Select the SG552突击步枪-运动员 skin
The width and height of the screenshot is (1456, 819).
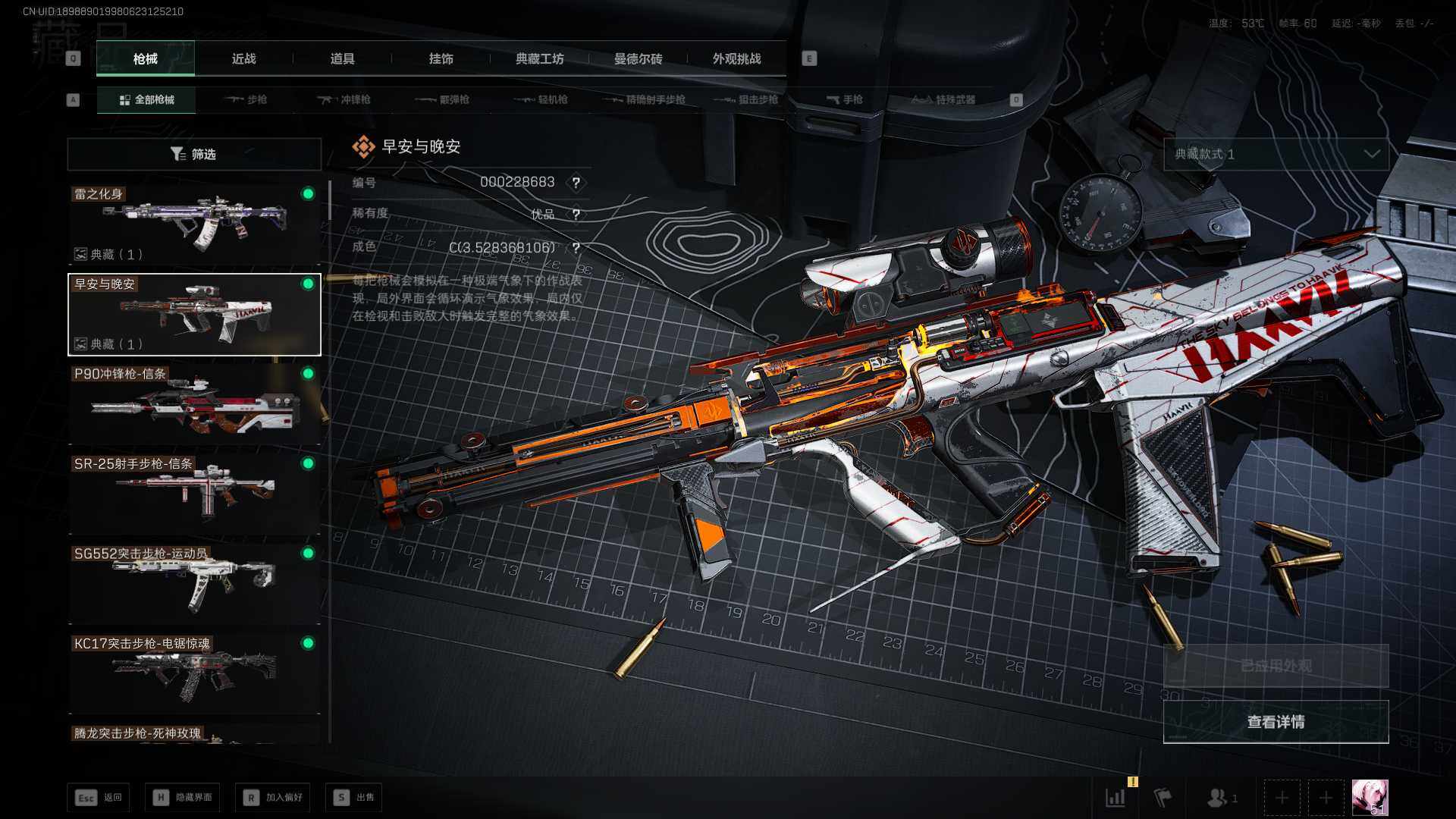pos(194,584)
